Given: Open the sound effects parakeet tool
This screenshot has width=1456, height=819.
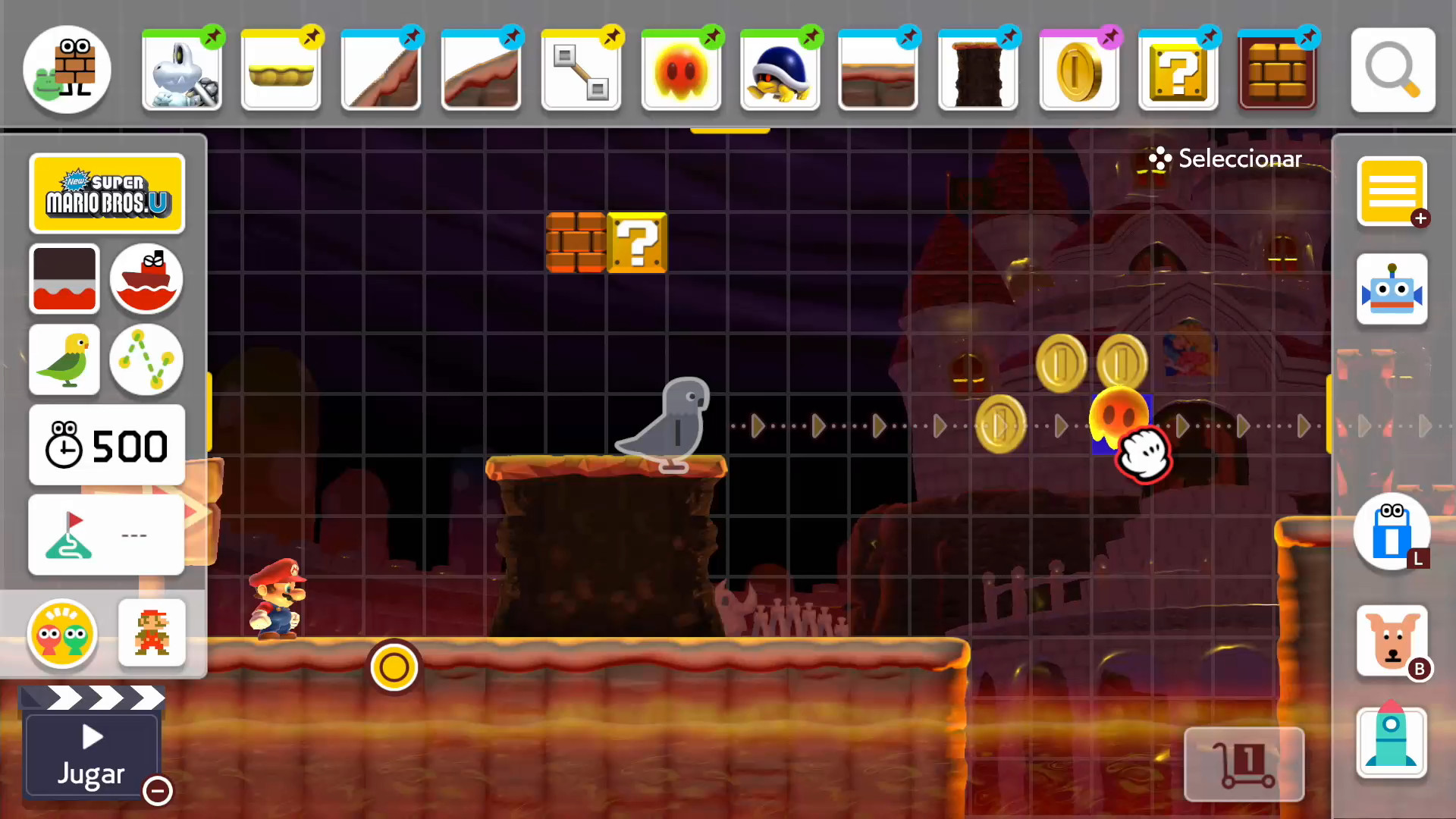Looking at the screenshot, I should point(64,360).
